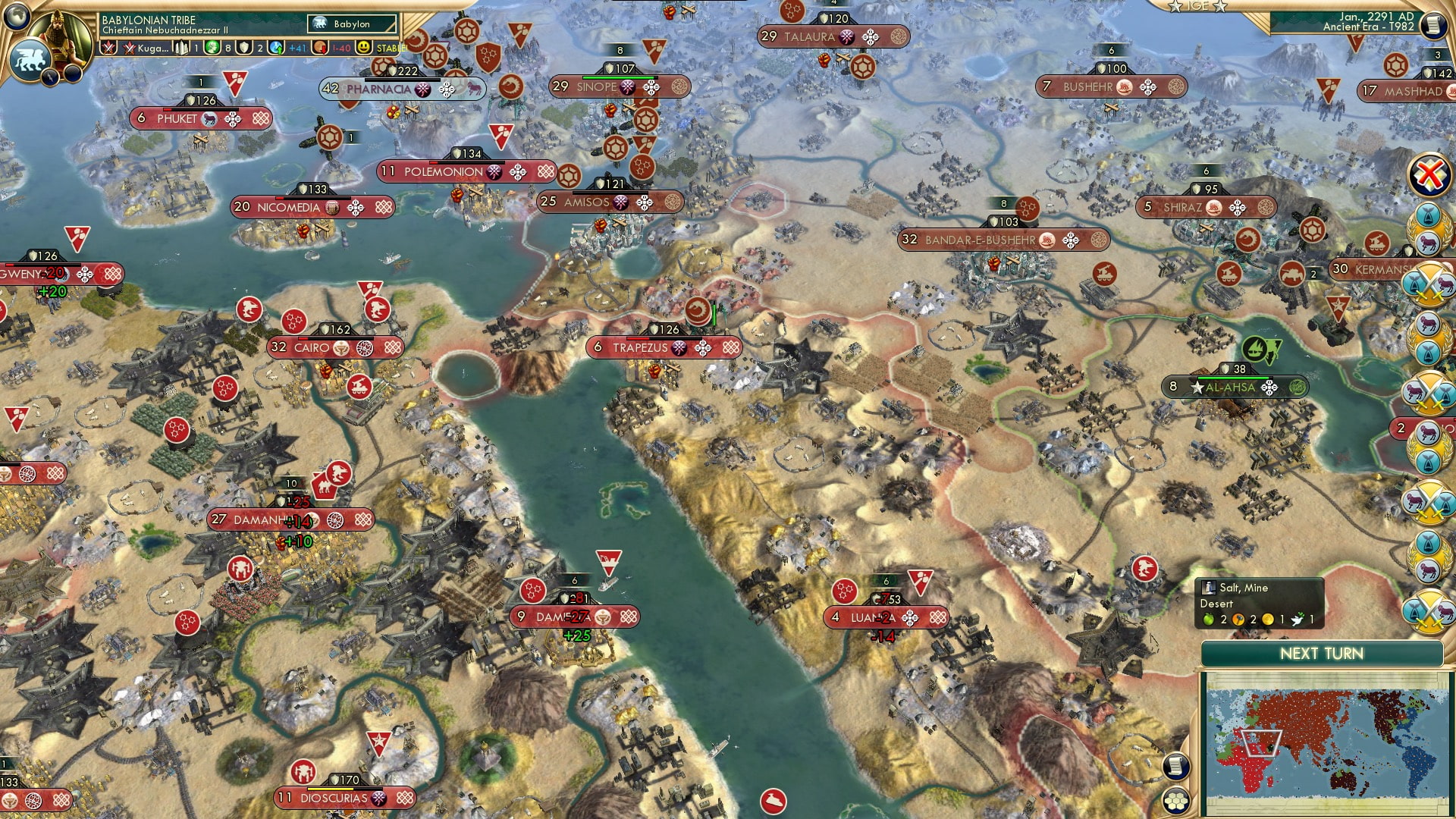Open the crossed-swords war notification bubble
The width and height of the screenshot is (1456, 819).
[1429, 282]
